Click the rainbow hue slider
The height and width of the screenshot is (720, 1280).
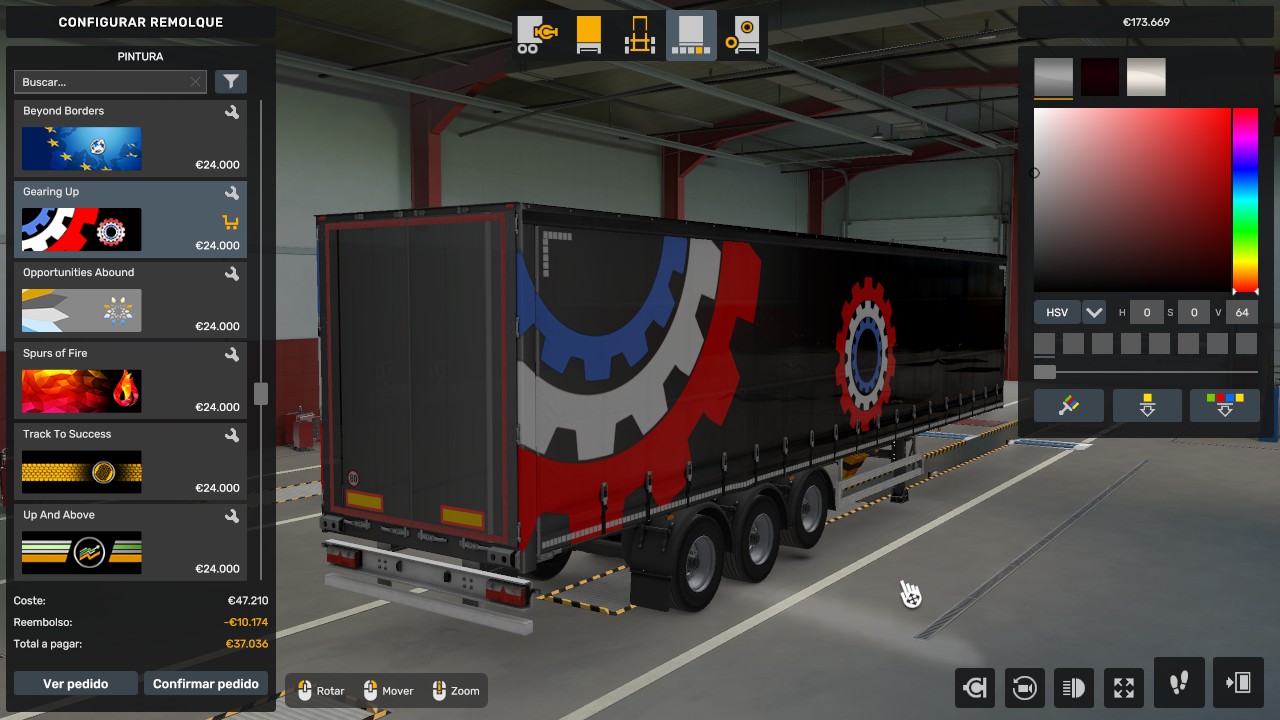coord(1245,200)
